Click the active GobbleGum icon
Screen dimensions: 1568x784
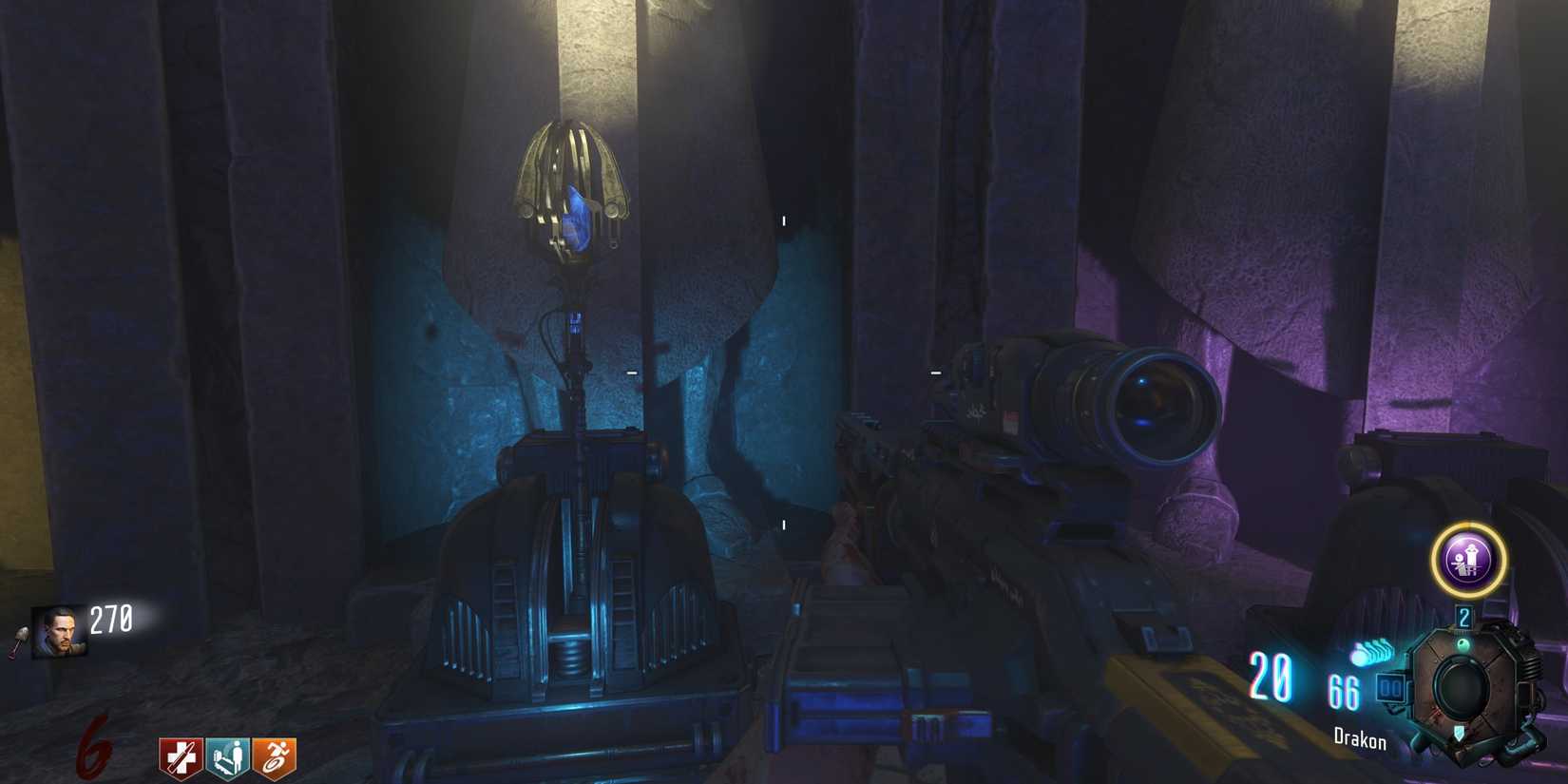1469,561
